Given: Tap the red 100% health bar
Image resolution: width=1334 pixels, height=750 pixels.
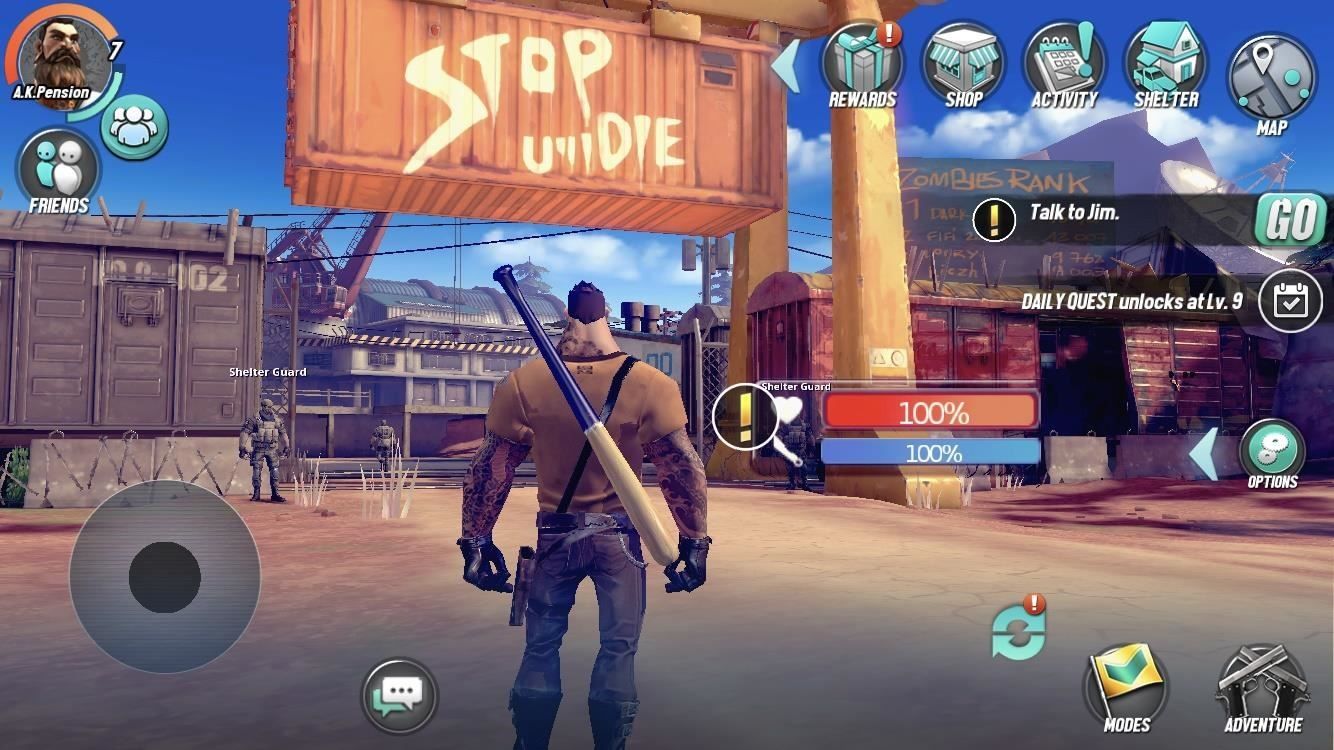Looking at the screenshot, I should (x=930, y=412).
